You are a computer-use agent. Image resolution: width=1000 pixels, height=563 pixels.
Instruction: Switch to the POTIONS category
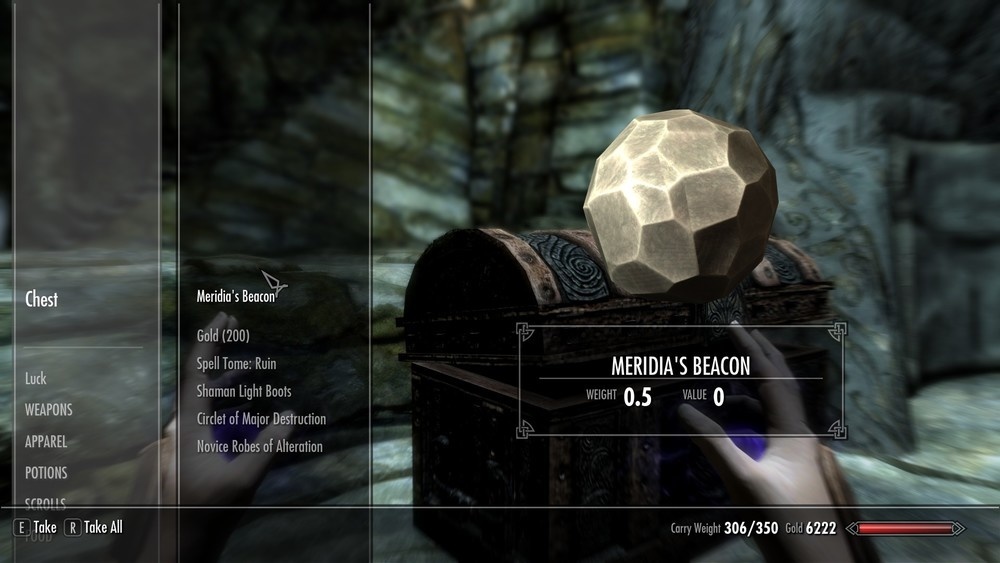(x=46, y=472)
